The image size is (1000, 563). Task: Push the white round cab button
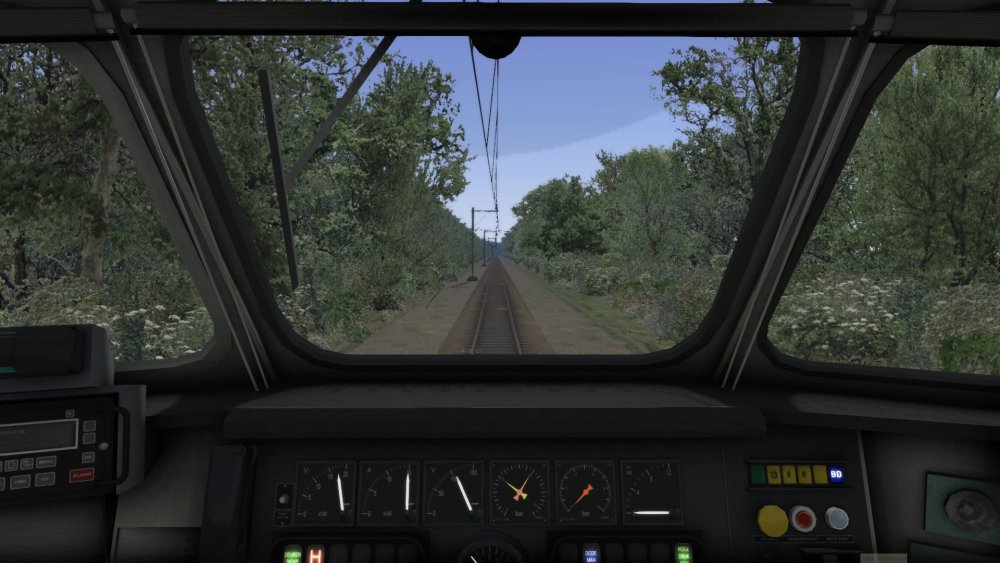coord(837,518)
